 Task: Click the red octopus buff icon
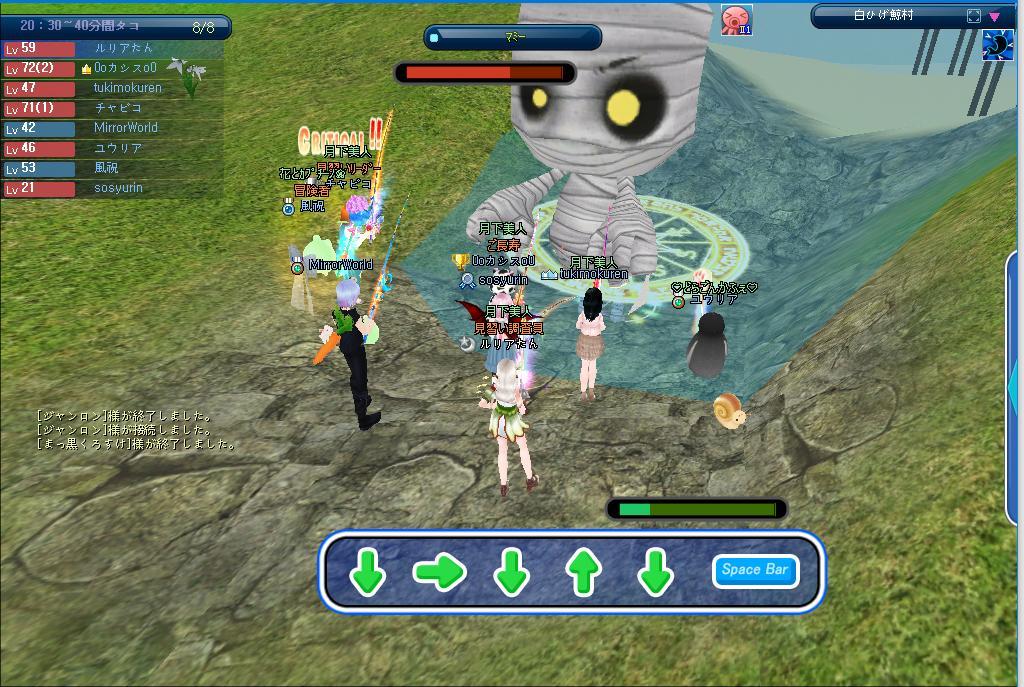pos(736,20)
